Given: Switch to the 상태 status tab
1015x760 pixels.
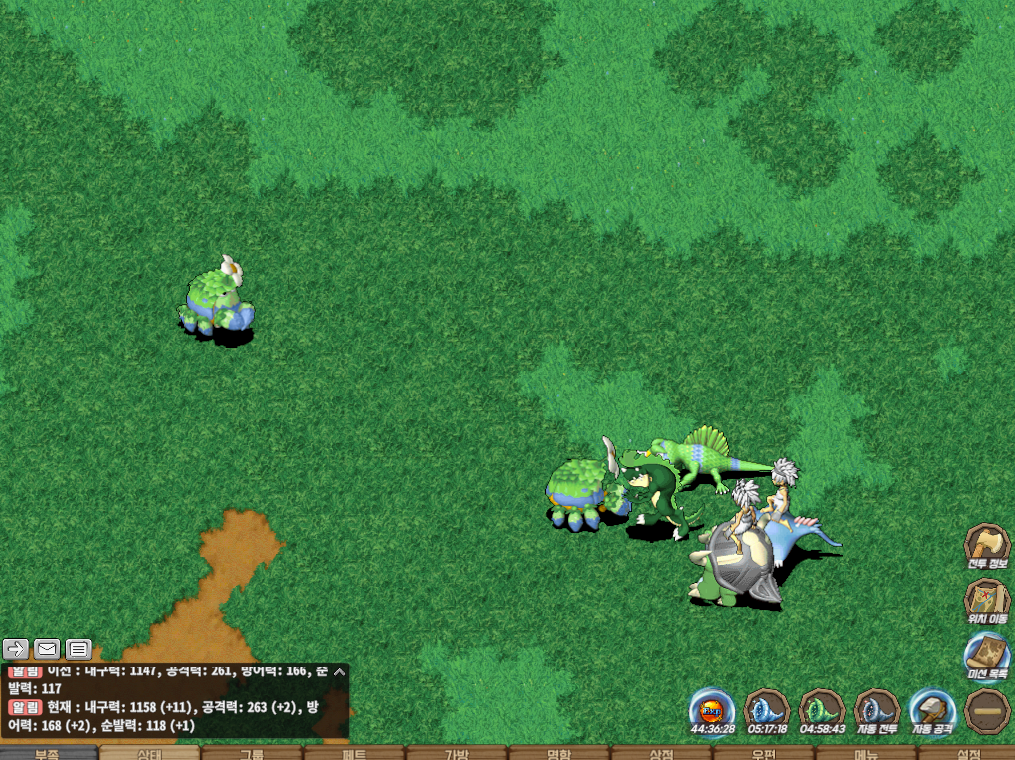Looking at the screenshot, I should point(150,753).
